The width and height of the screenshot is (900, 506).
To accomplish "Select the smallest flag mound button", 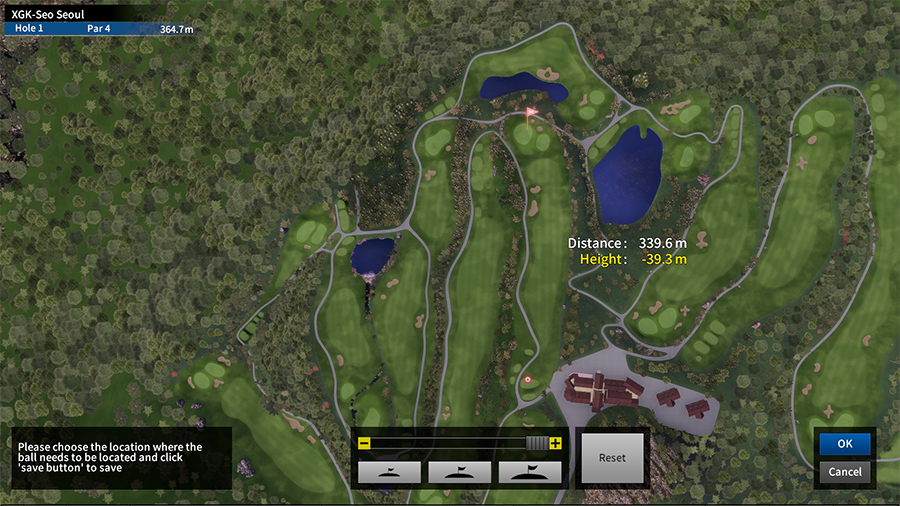I will tap(389, 471).
